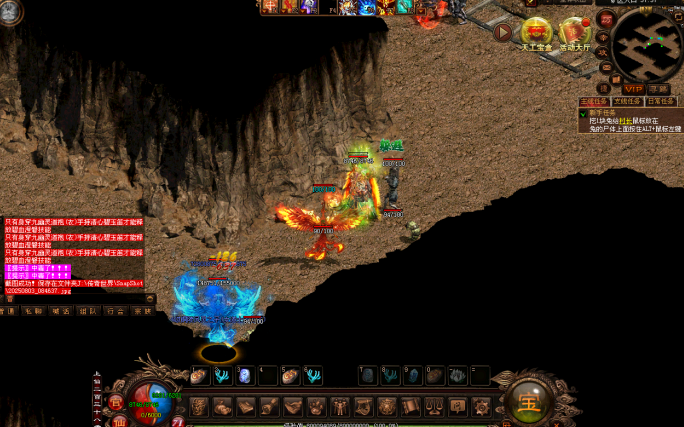Switch to the 支线任务 side quest tab
Screen dimensions: 684x427
(626, 101)
